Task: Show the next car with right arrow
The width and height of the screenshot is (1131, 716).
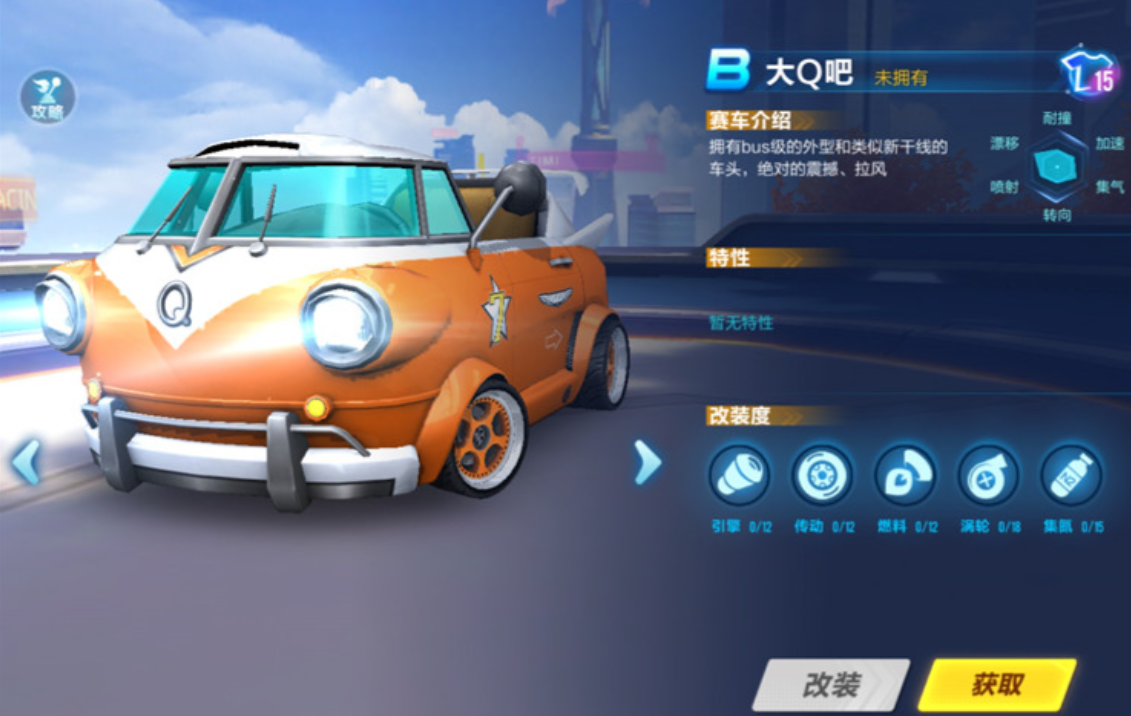Action: (x=648, y=462)
